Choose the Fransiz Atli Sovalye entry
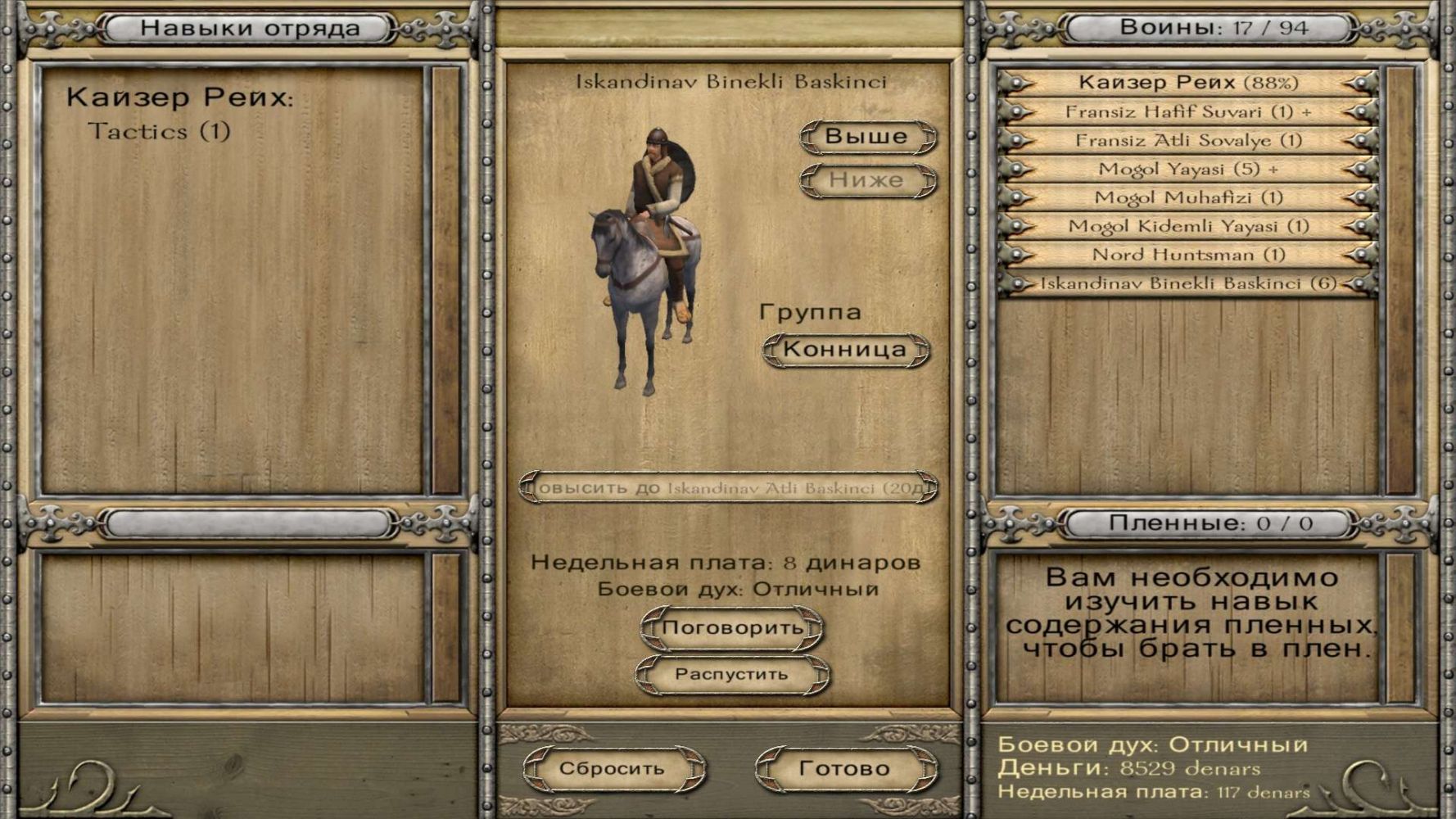The image size is (1456, 819). pos(1187,140)
